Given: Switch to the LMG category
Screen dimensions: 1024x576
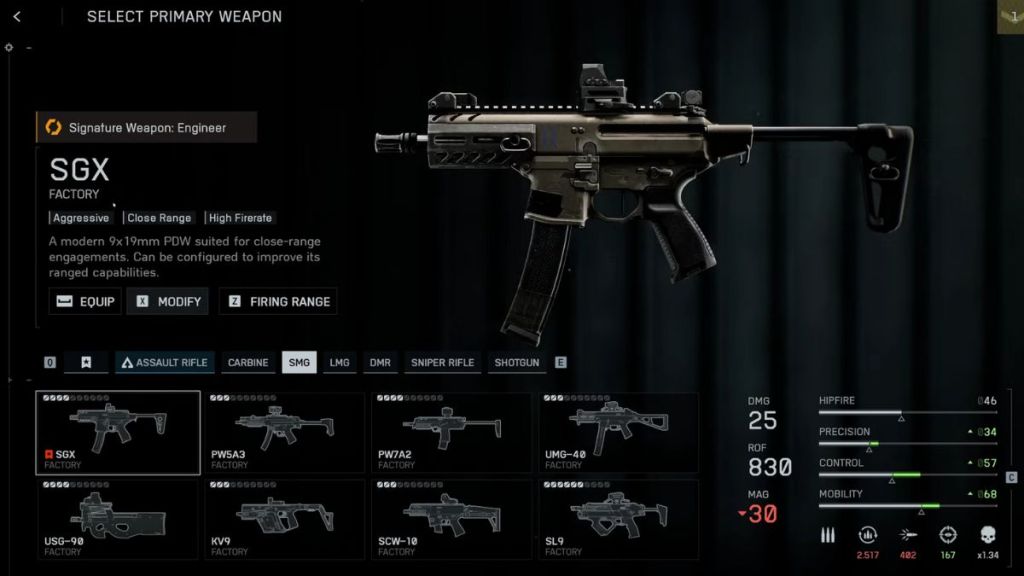Looking at the screenshot, I should point(340,362).
